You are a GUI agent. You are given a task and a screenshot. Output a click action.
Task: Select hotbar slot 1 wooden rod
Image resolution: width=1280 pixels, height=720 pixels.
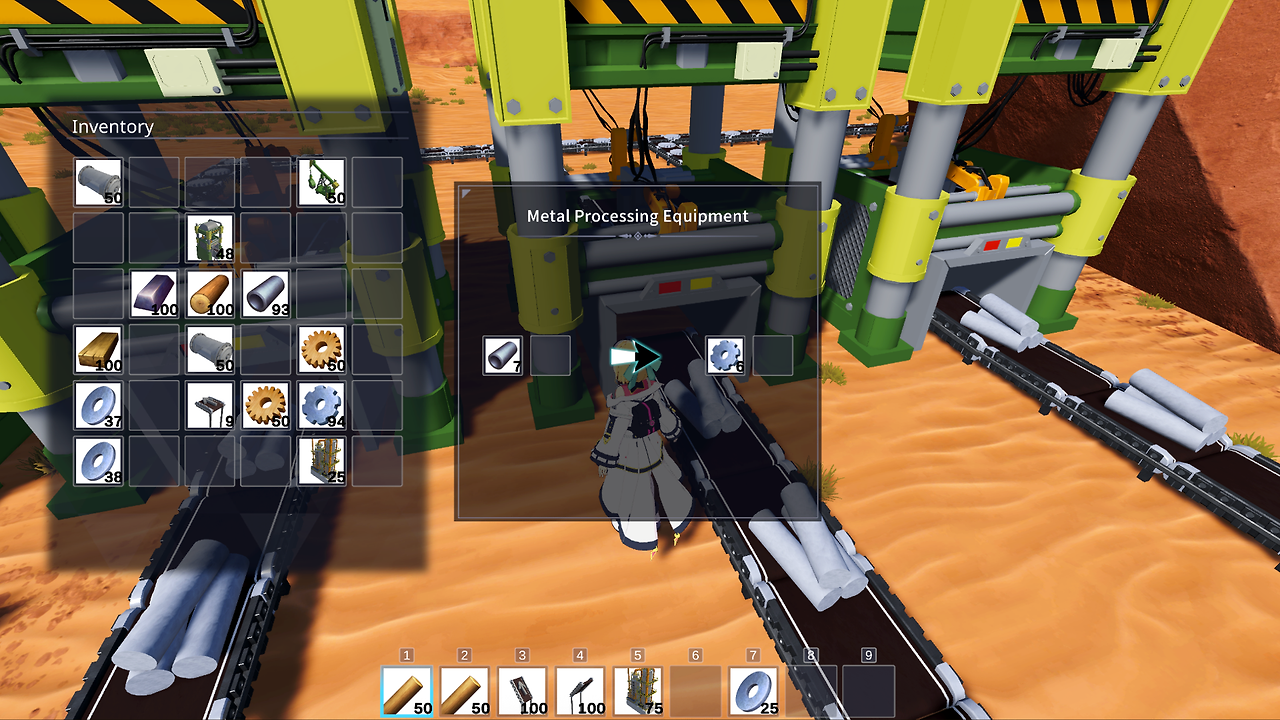click(410, 690)
